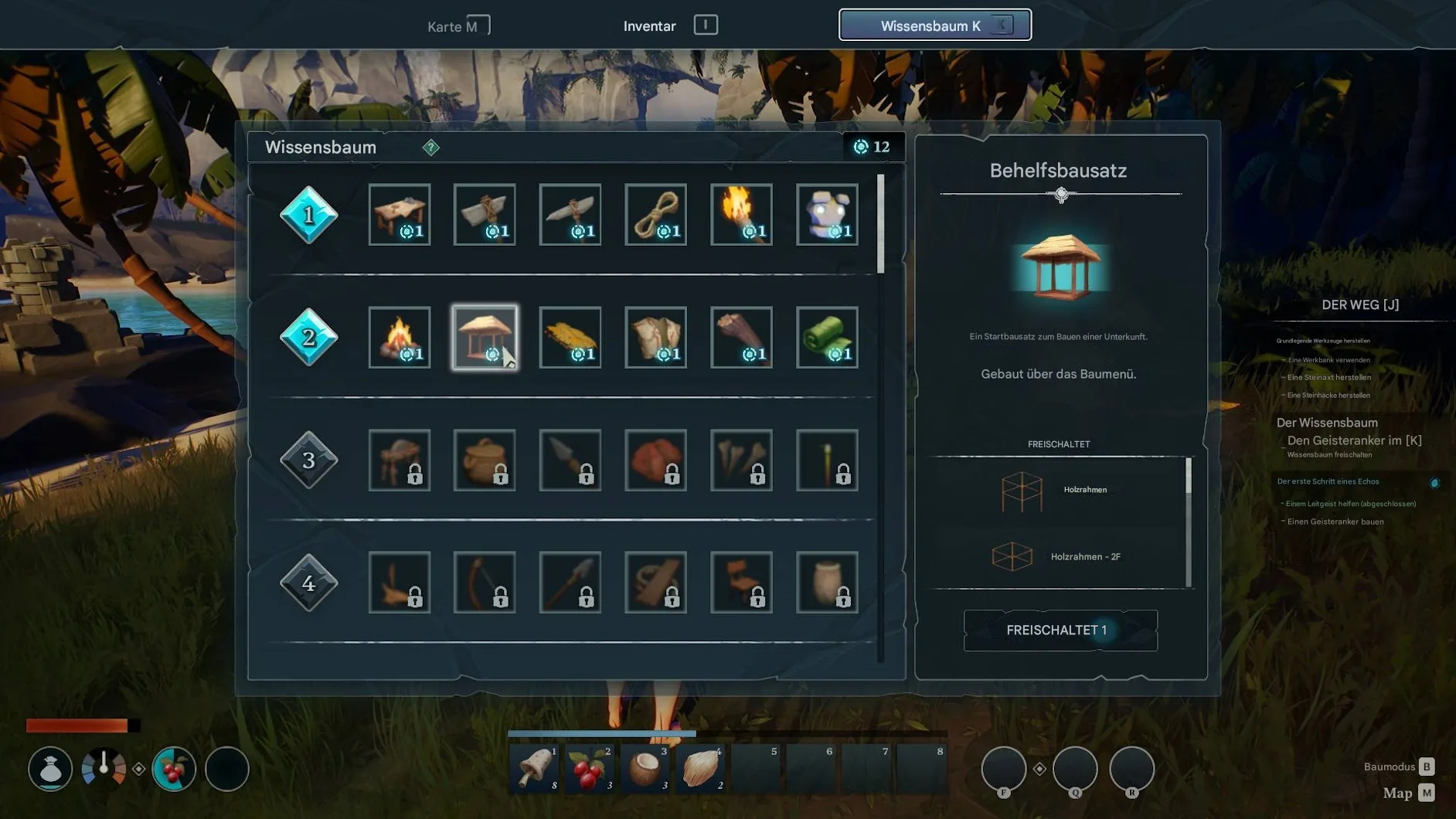Viewport: 1456px width, 819px height.
Task: Click the tier 2 diamond marker
Action: point(308,338)
